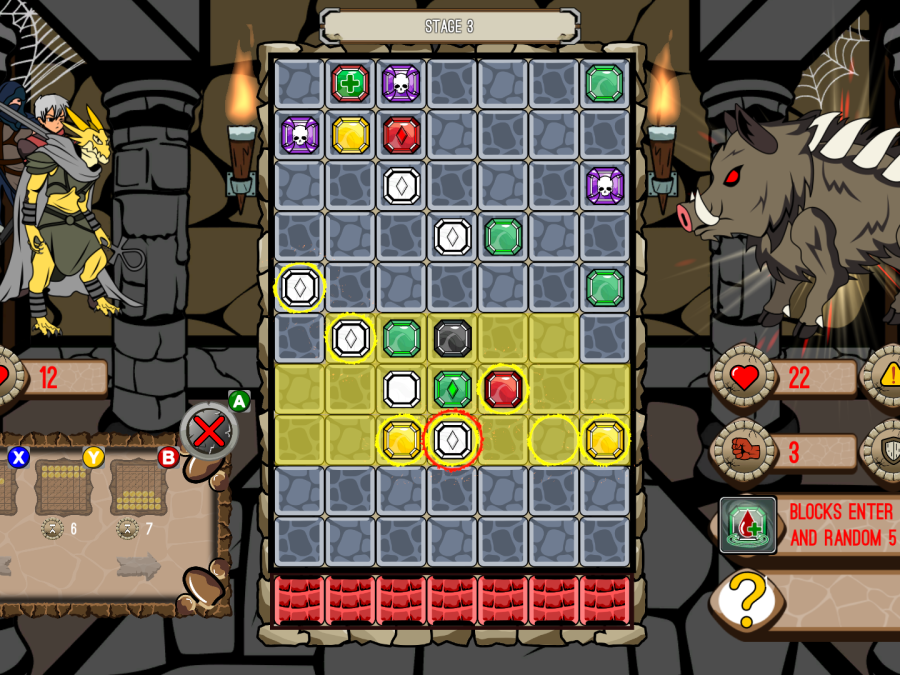Inspect the boar's blood drop ability icon
Image resolution: width=900 pixels, height=675 pixels.
748,526
